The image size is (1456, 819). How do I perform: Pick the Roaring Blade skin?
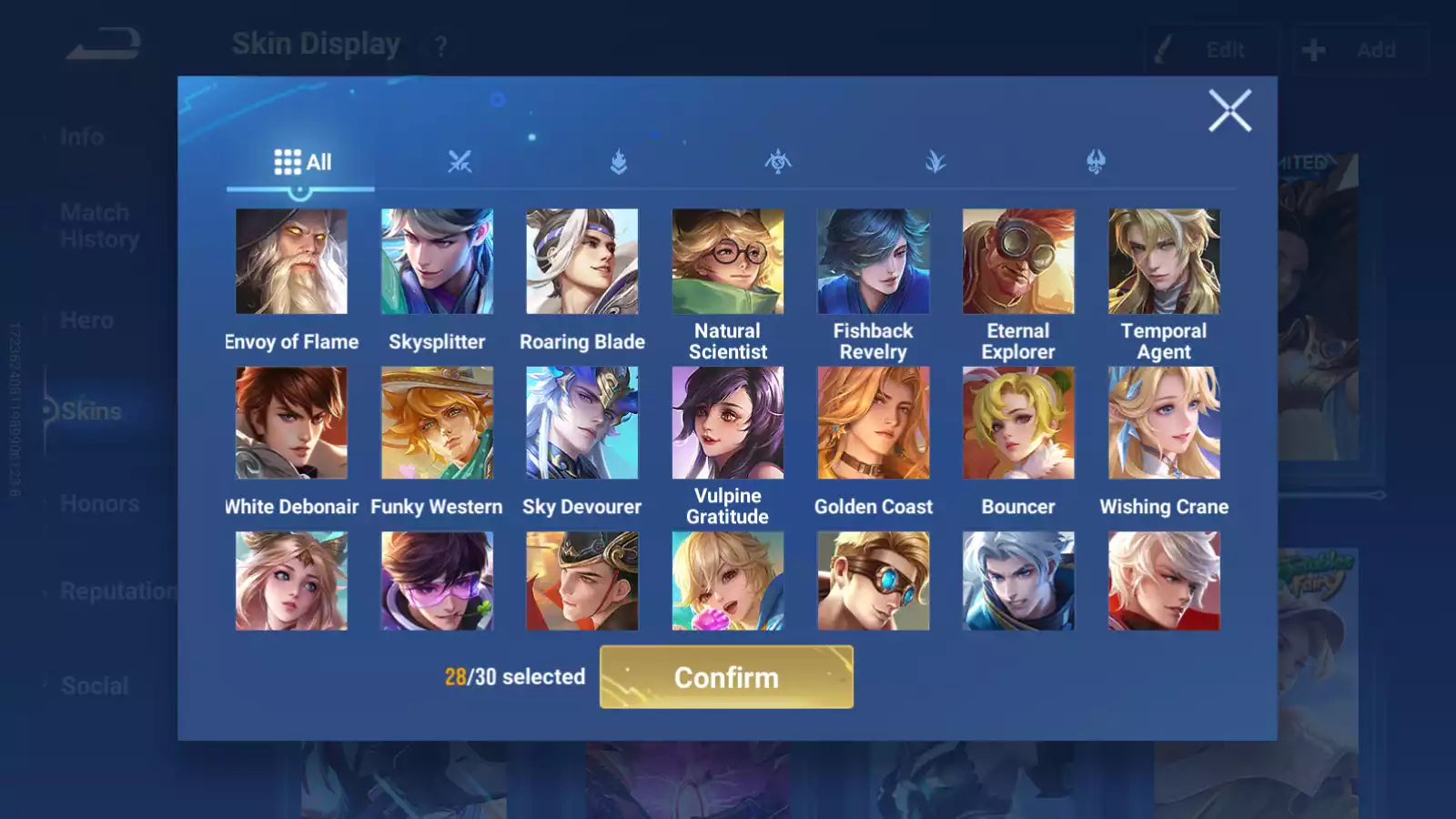[x=582, y=262]
